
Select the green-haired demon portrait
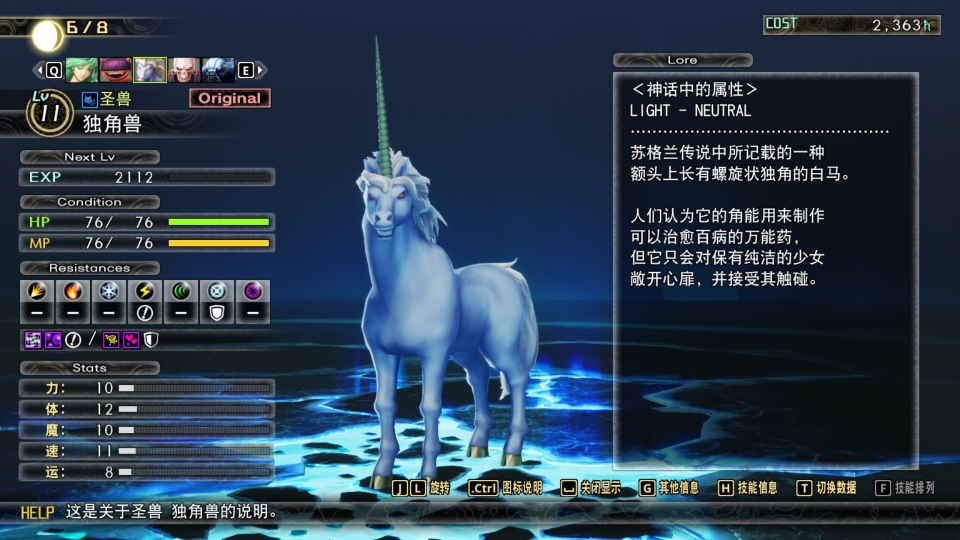[81, 70]
